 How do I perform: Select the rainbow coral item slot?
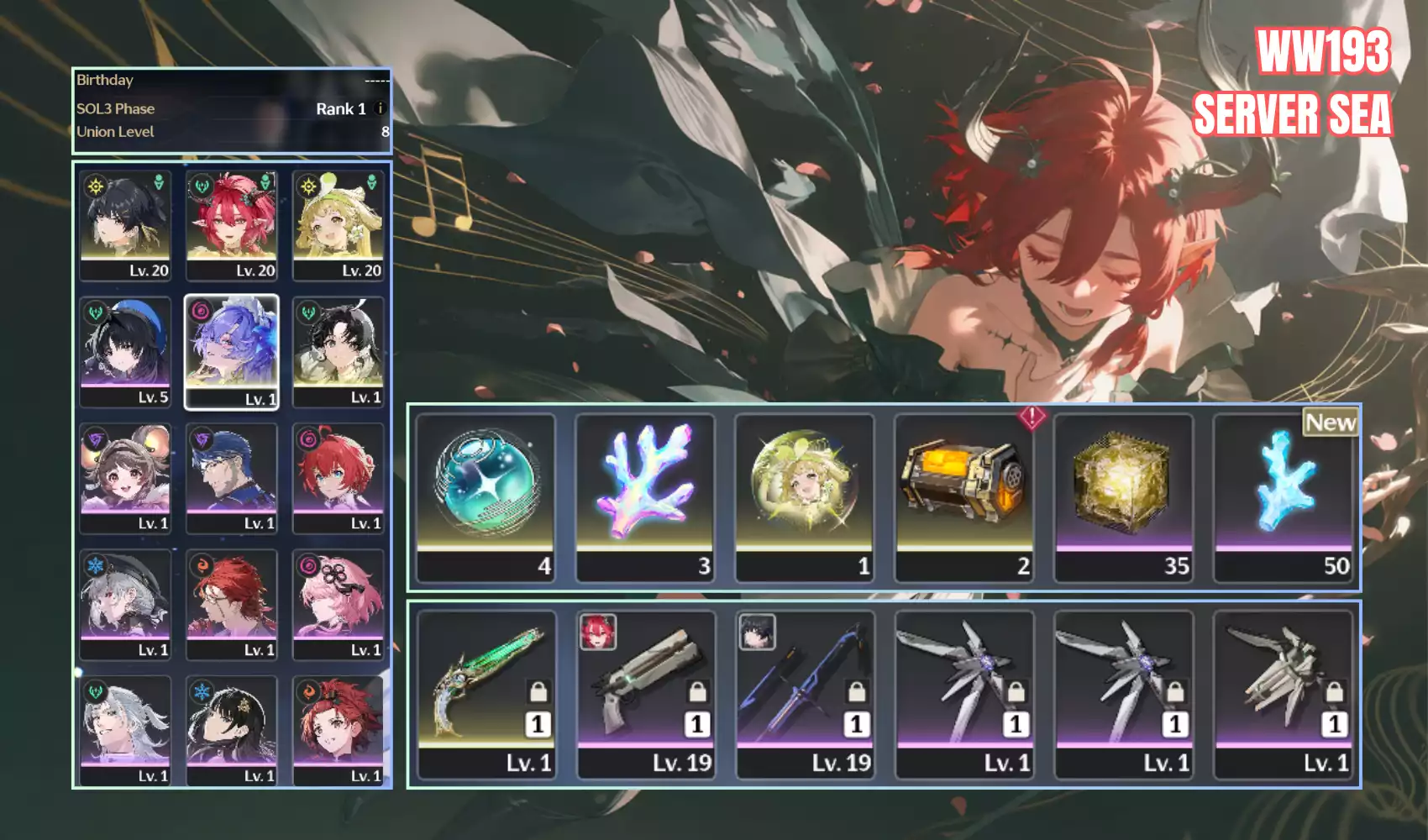coord(645,496)
